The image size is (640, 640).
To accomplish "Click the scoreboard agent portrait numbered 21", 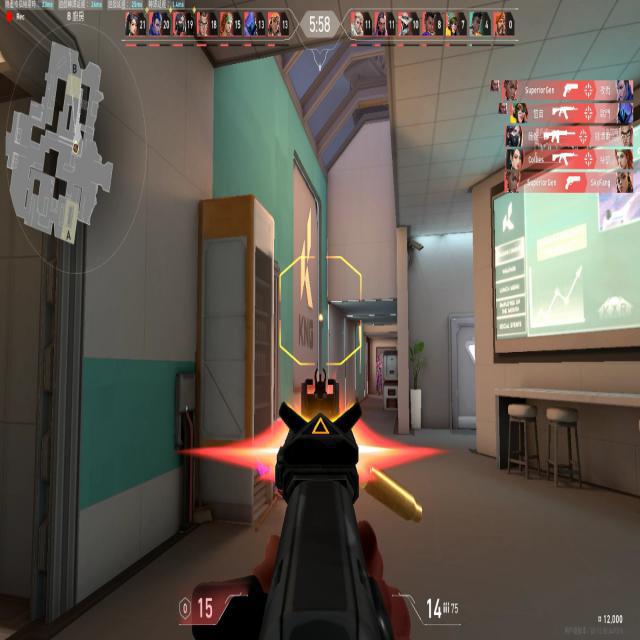I will click(132, 23).
